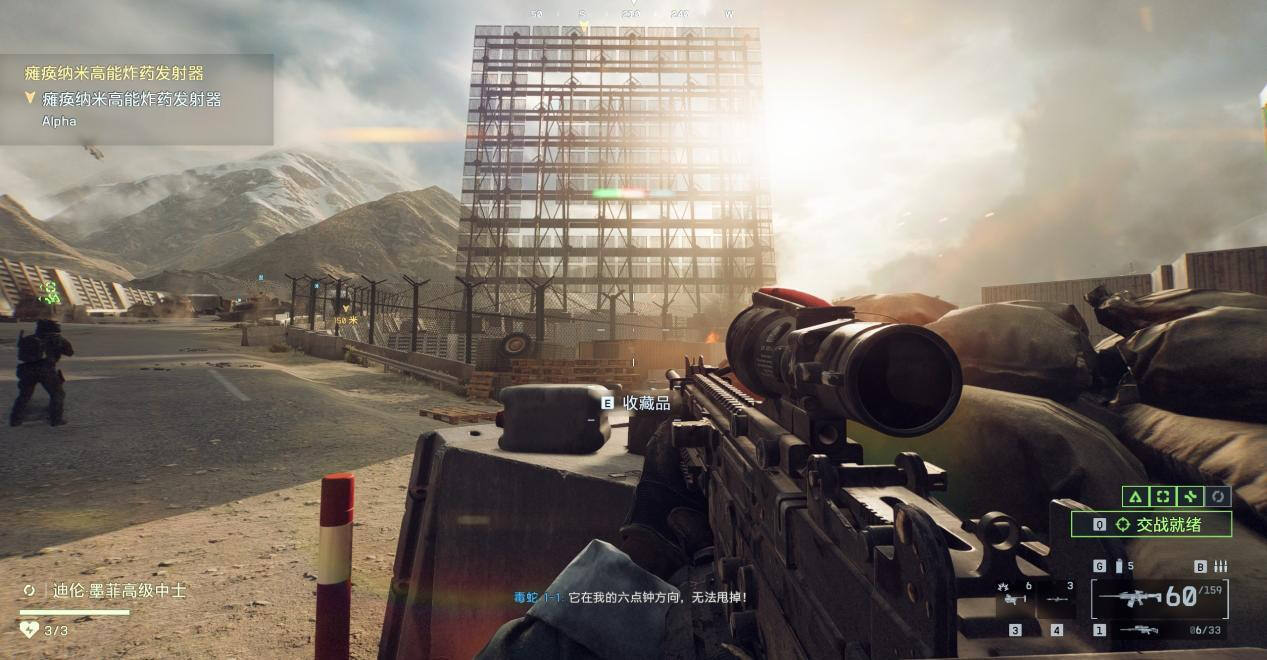Image resolution: width=1267 pixels, height=660 pixels.
Task: Click the compass bar heading strip
Action: [632, 14]
